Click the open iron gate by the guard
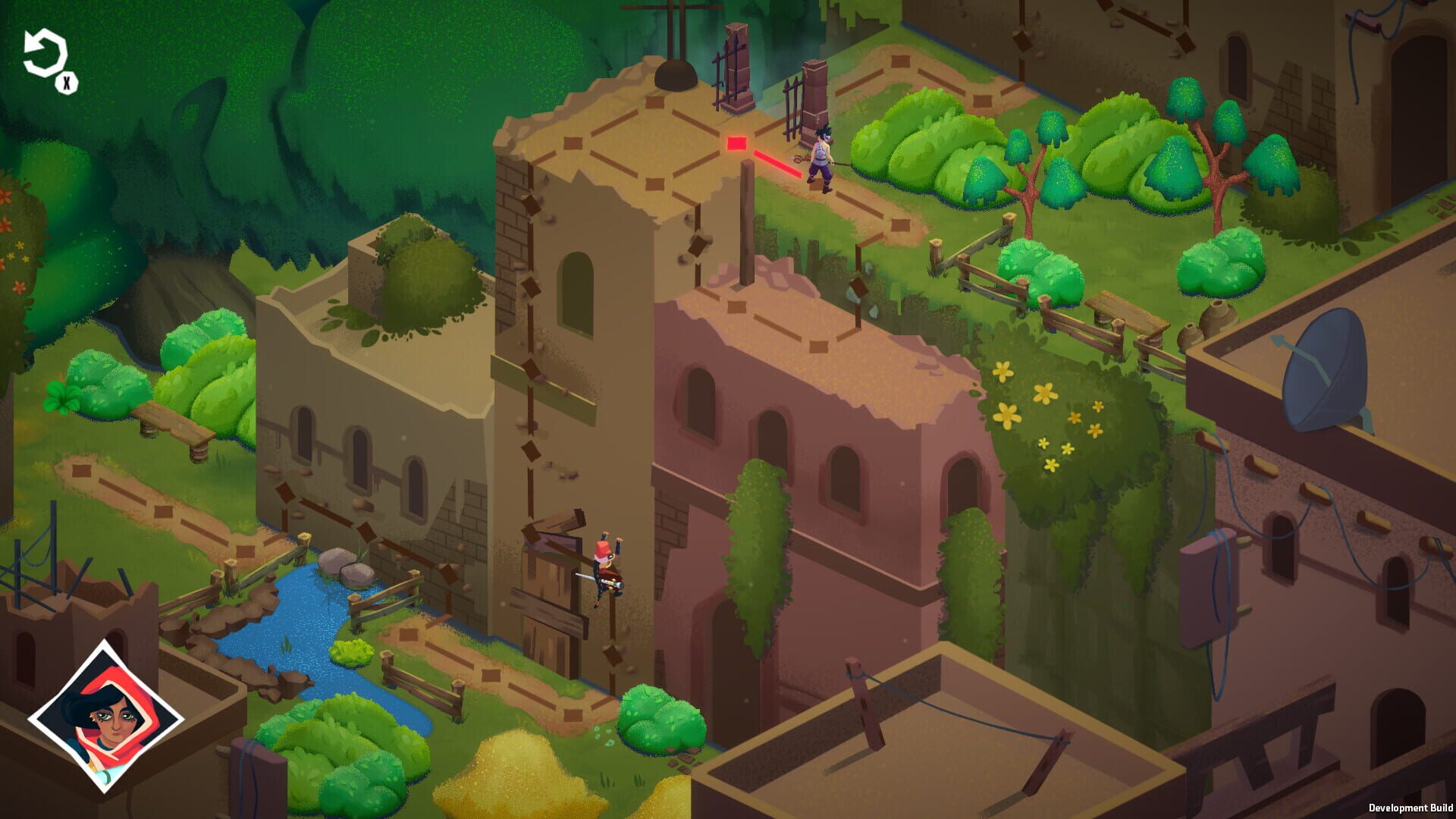The width and height of the screenshot is (1456, 819). [x=792, y=106]
